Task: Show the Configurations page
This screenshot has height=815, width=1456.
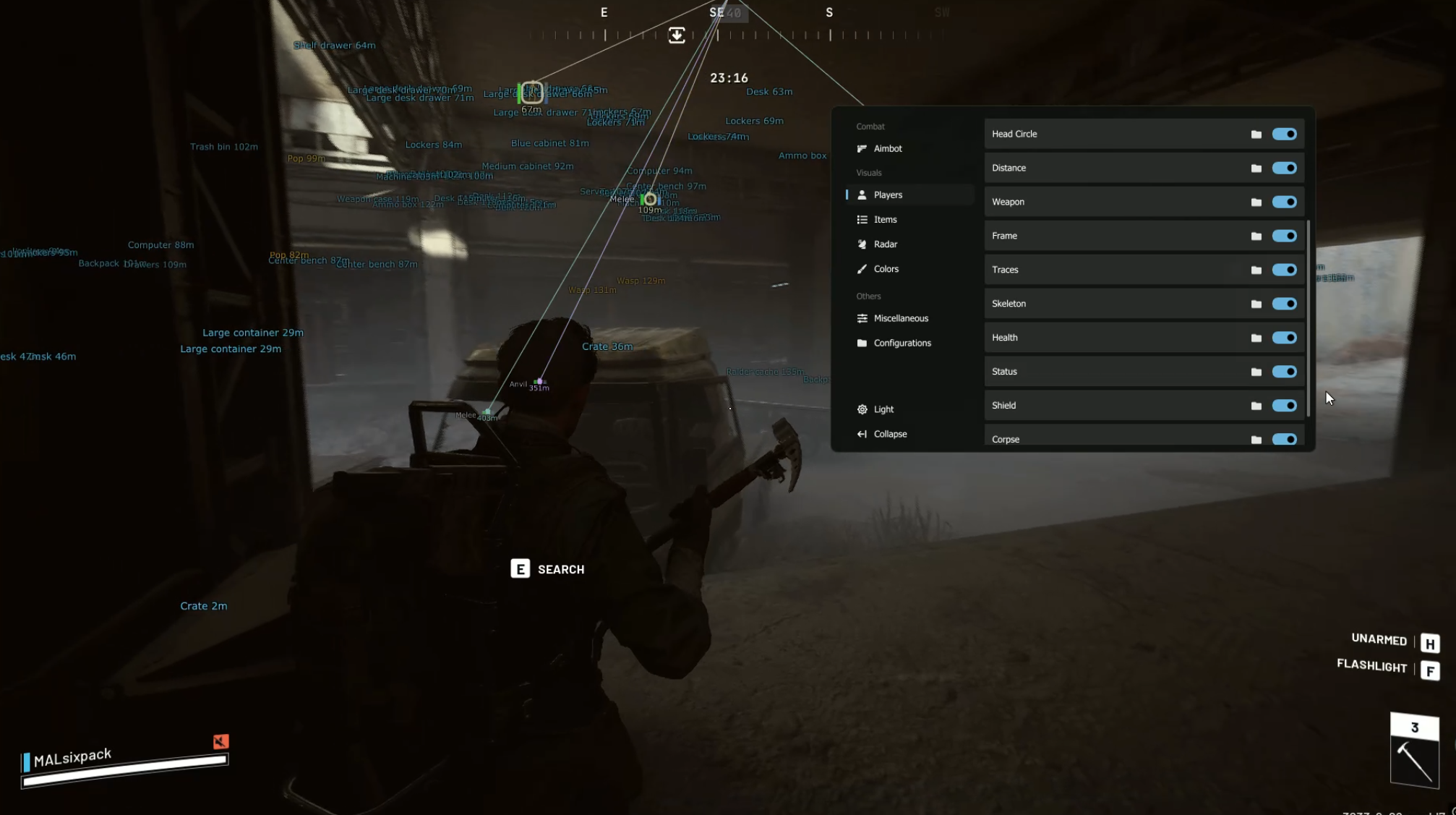Action: point(902,343)
